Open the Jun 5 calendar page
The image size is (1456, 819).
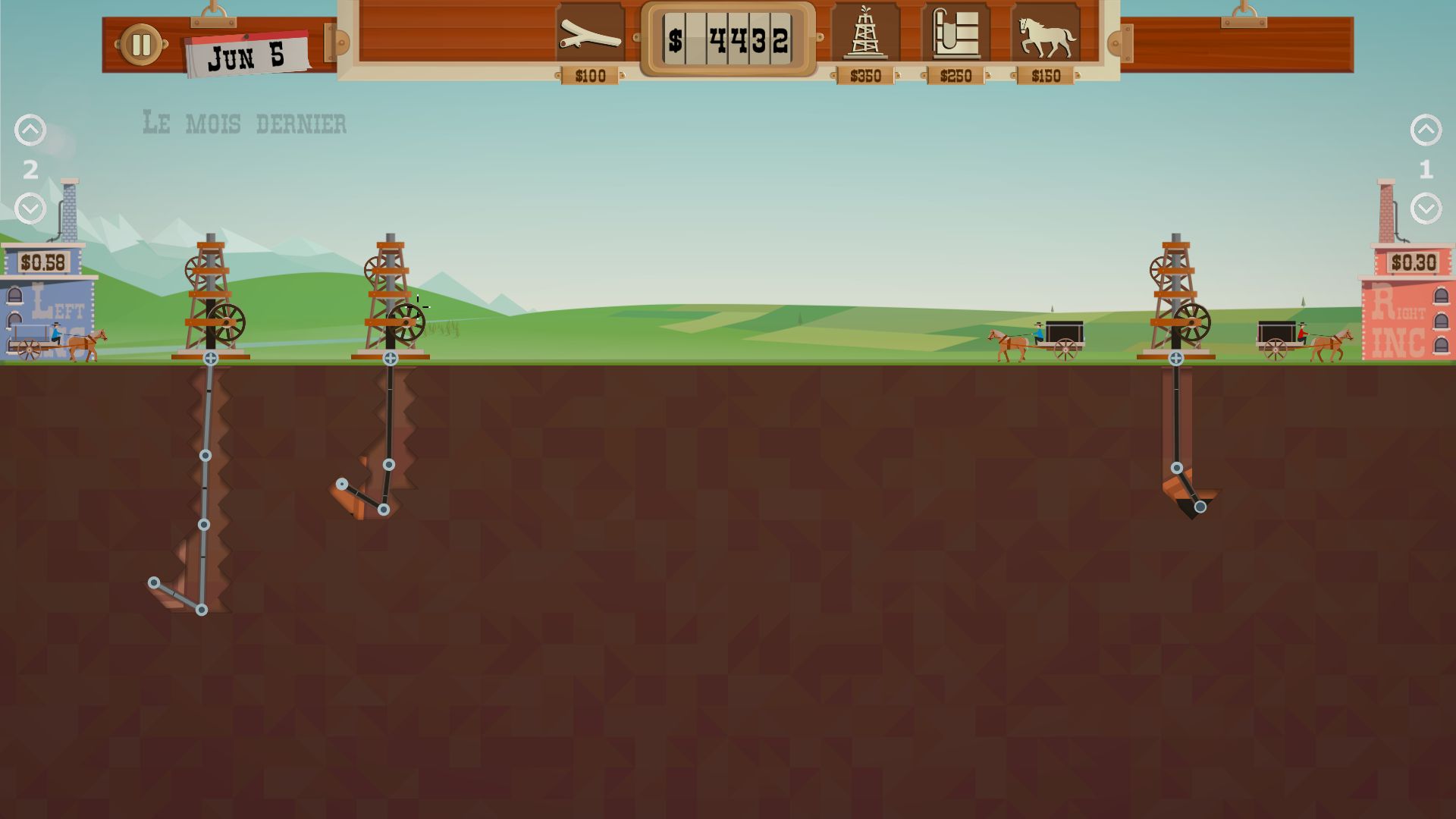click(246, 55)
